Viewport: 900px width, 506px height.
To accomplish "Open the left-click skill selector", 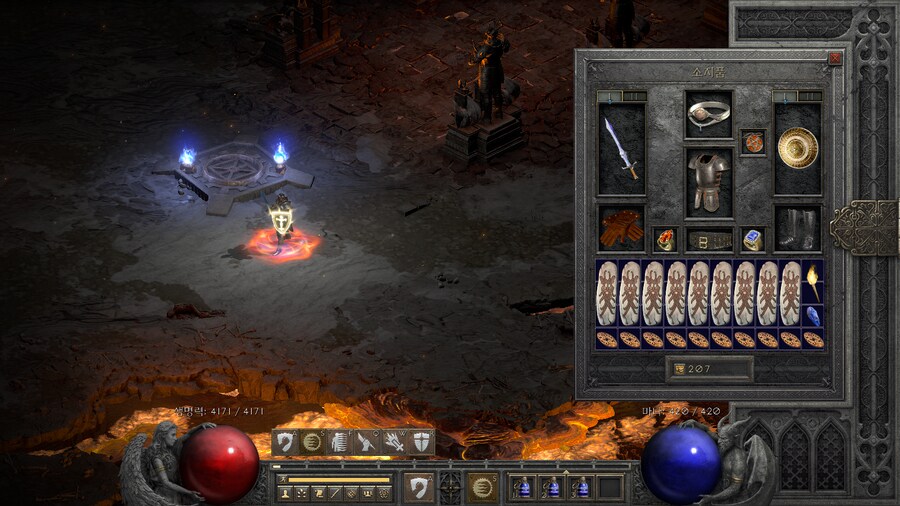I will point(418,487).
